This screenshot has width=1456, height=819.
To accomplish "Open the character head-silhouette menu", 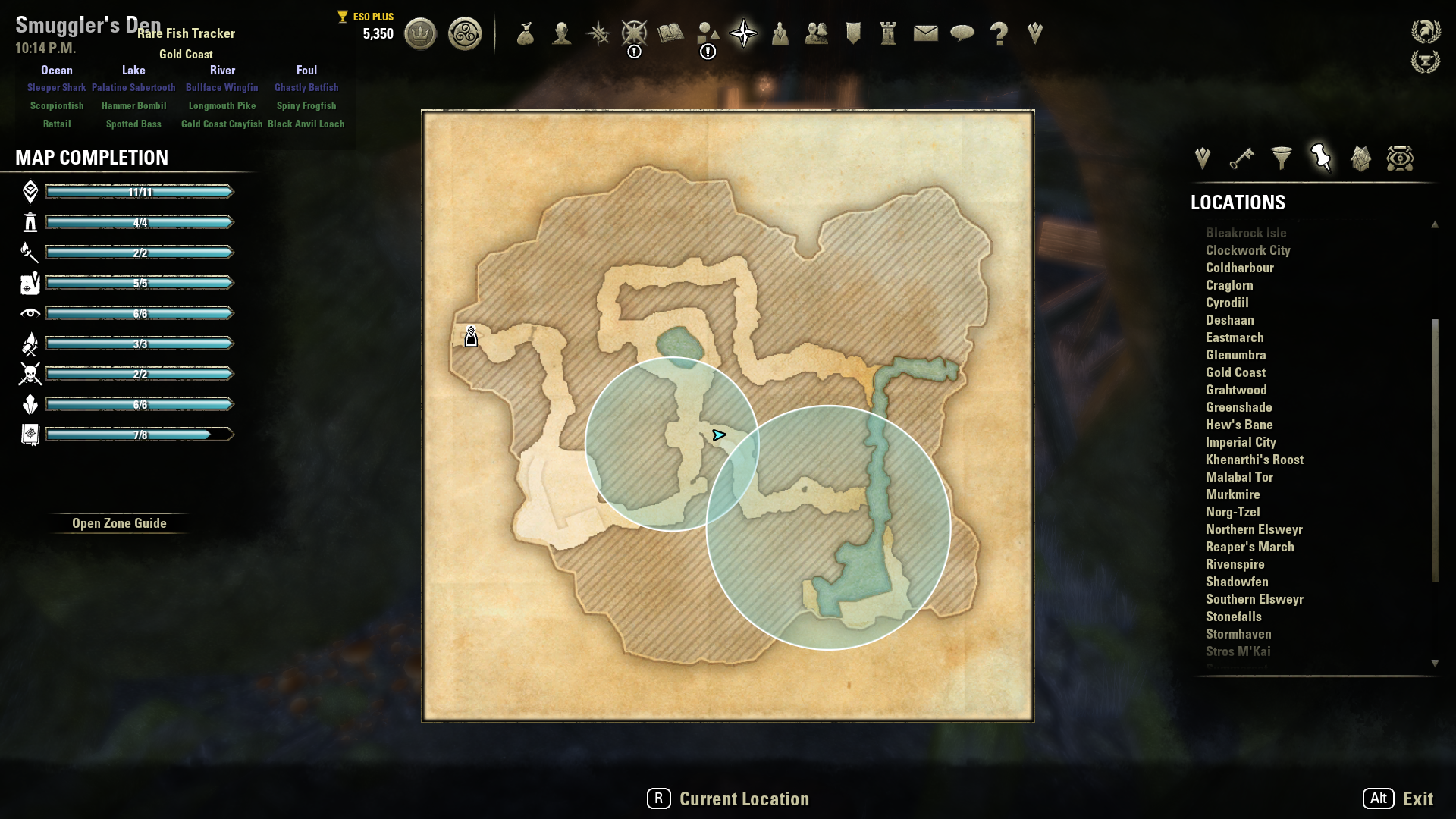I will click(561, 33).
